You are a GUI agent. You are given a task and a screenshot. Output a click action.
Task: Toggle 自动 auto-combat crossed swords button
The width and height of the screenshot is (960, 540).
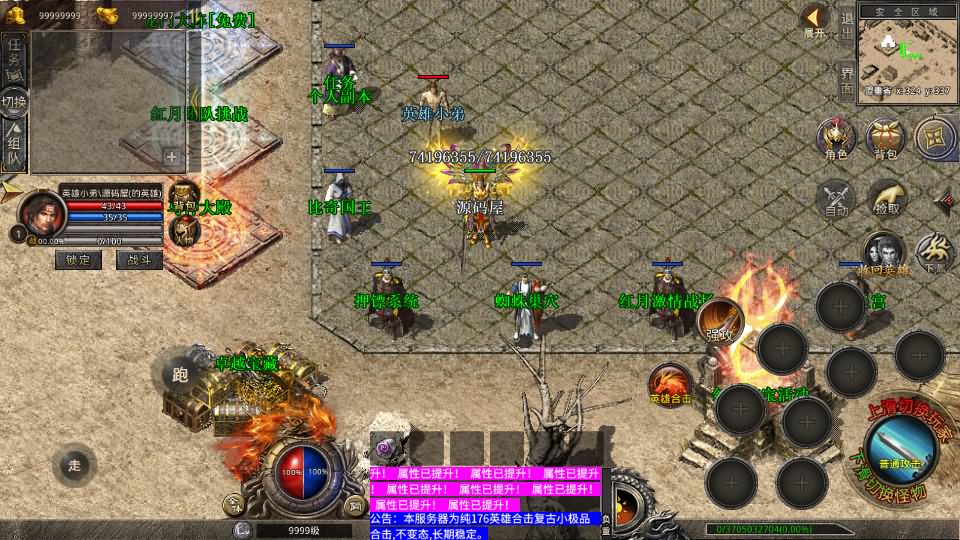point(836,197)
